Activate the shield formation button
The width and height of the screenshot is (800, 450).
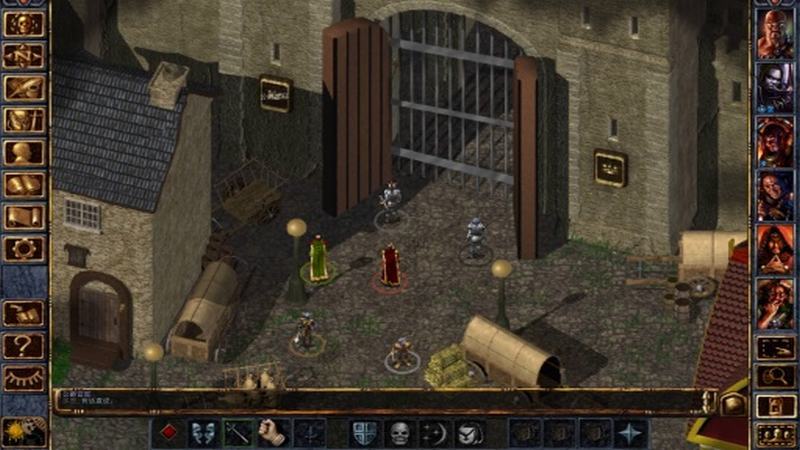pyautogui.click(x=364, y=433)
